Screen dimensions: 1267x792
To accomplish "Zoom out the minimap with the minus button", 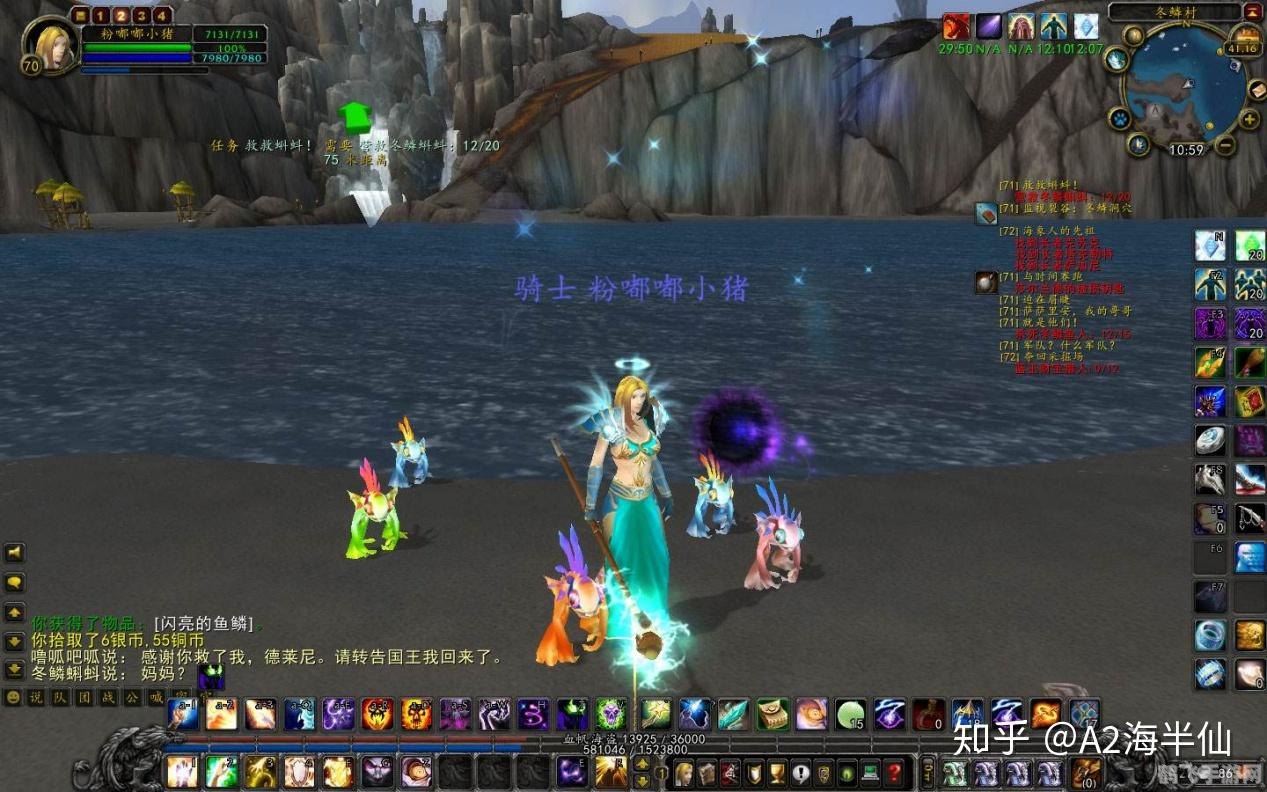I will click(x=1225, y=146).
